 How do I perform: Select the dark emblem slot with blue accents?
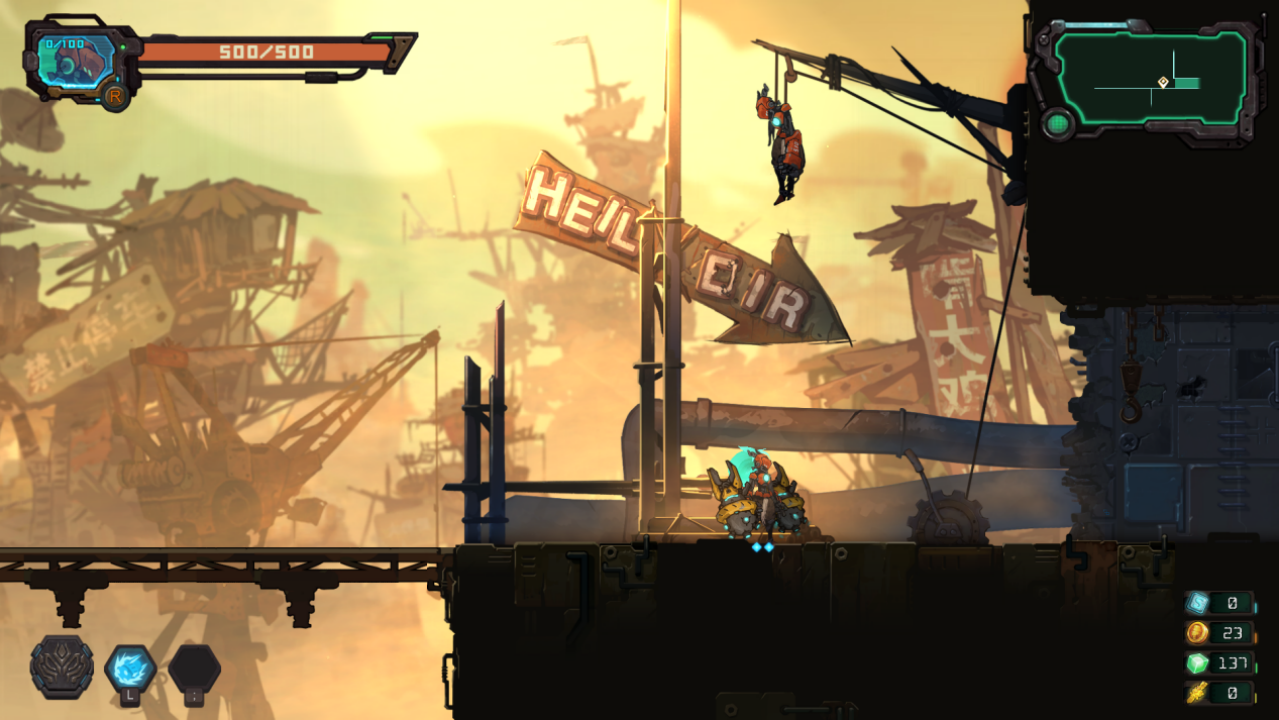tap(62, 667)
